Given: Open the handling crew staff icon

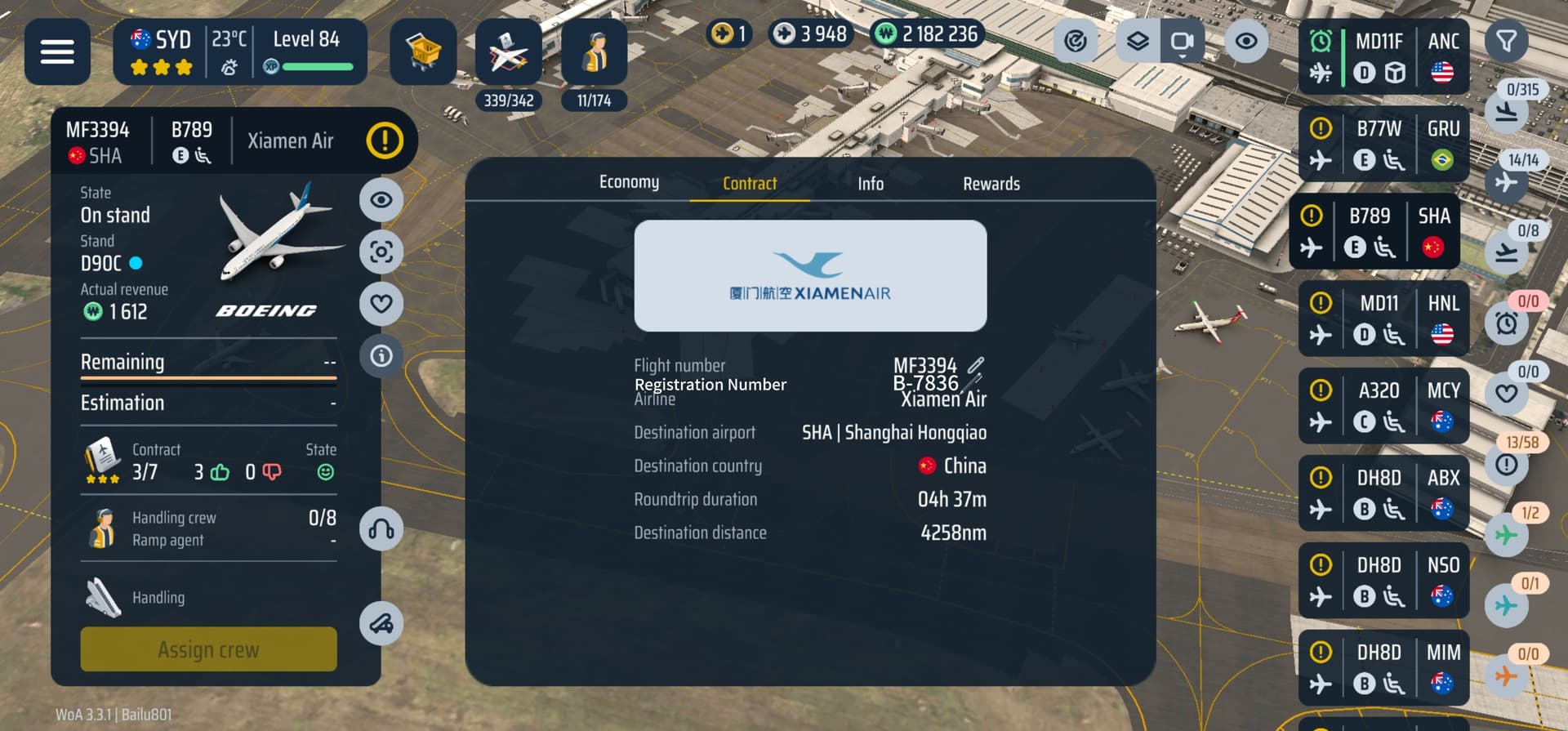Looking at the screenshot, I should pyautogui.click(x=594, y=53).
